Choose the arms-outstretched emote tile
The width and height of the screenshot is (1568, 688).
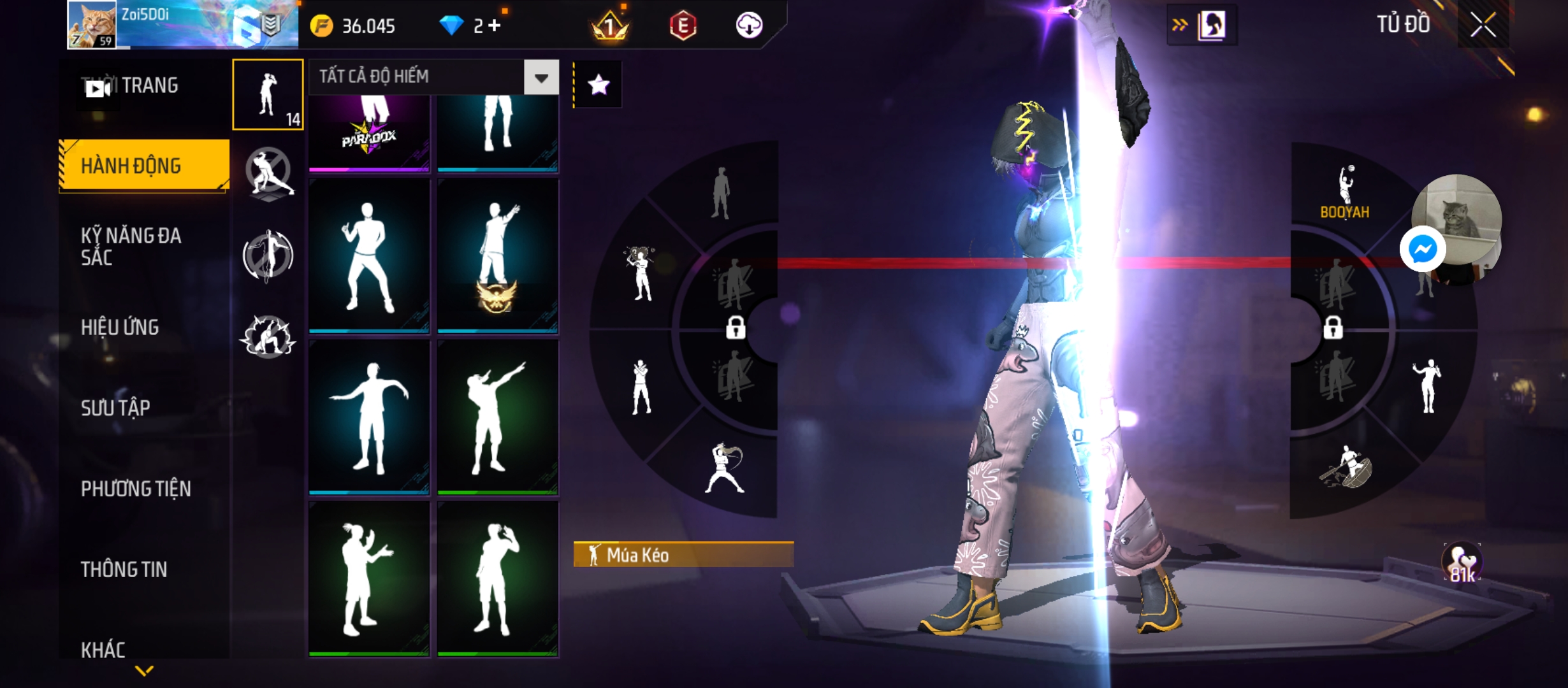(369, 417)
